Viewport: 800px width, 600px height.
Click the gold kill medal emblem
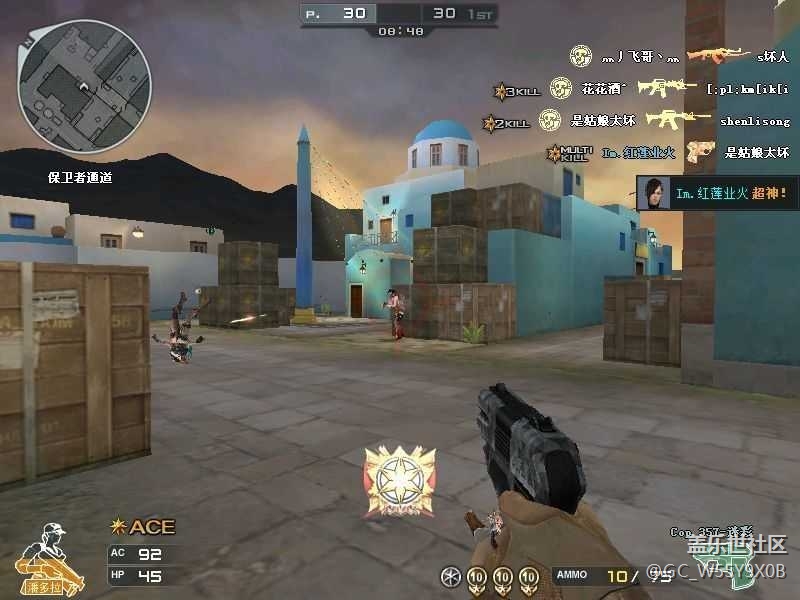point(399,481)
